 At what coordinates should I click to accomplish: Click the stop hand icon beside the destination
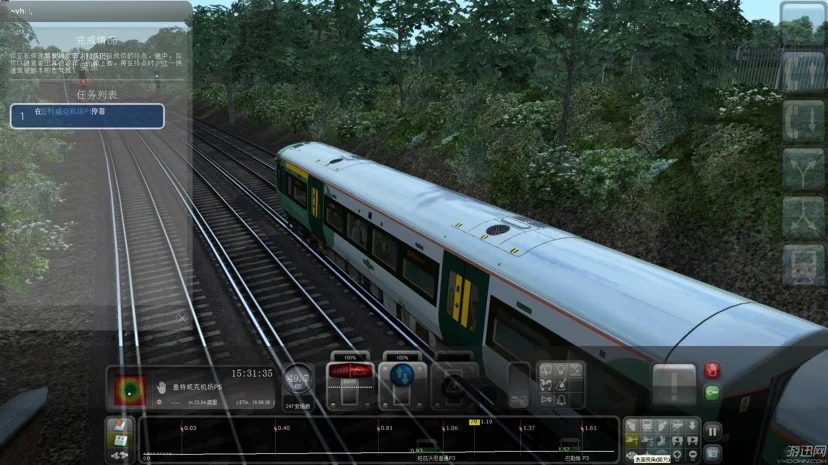coord(161,386)
